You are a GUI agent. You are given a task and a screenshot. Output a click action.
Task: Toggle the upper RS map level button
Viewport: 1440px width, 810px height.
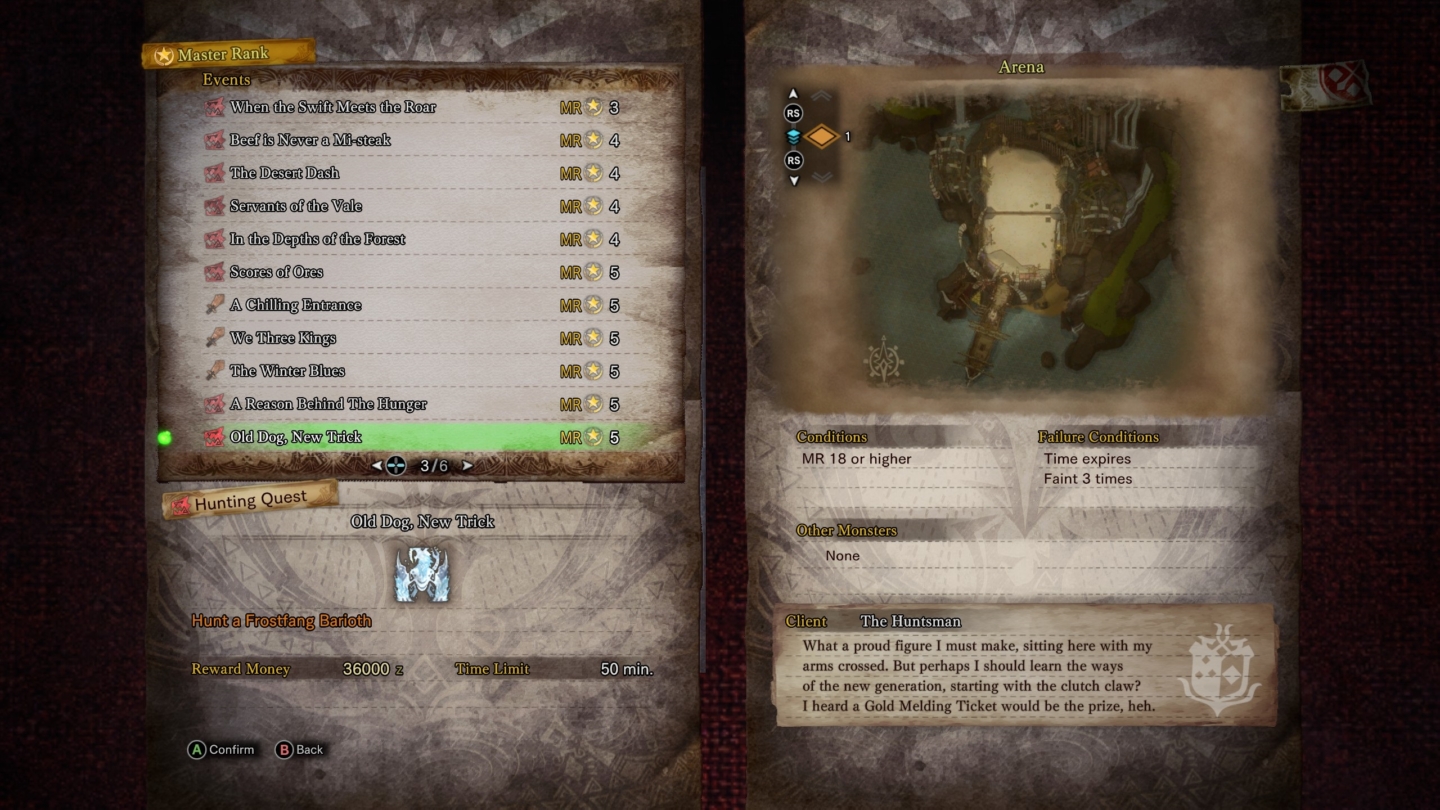coord(793,113)
